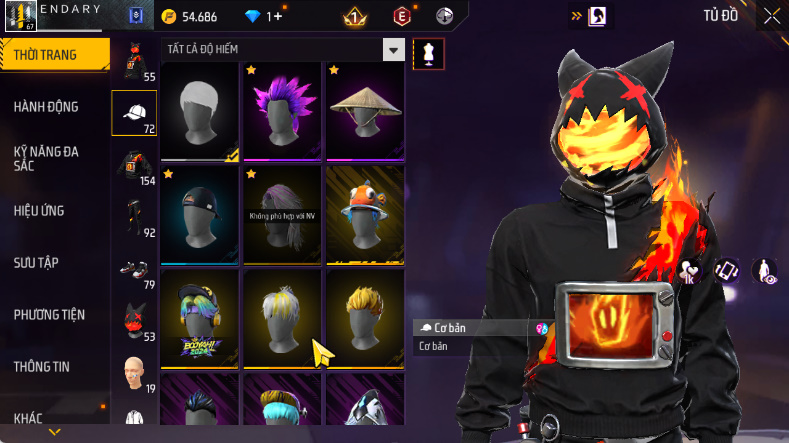Screen dimensions: 789x443
Task: Select KỸ NĂNG ĐA SẮC section
Action: tap(47, 158)
